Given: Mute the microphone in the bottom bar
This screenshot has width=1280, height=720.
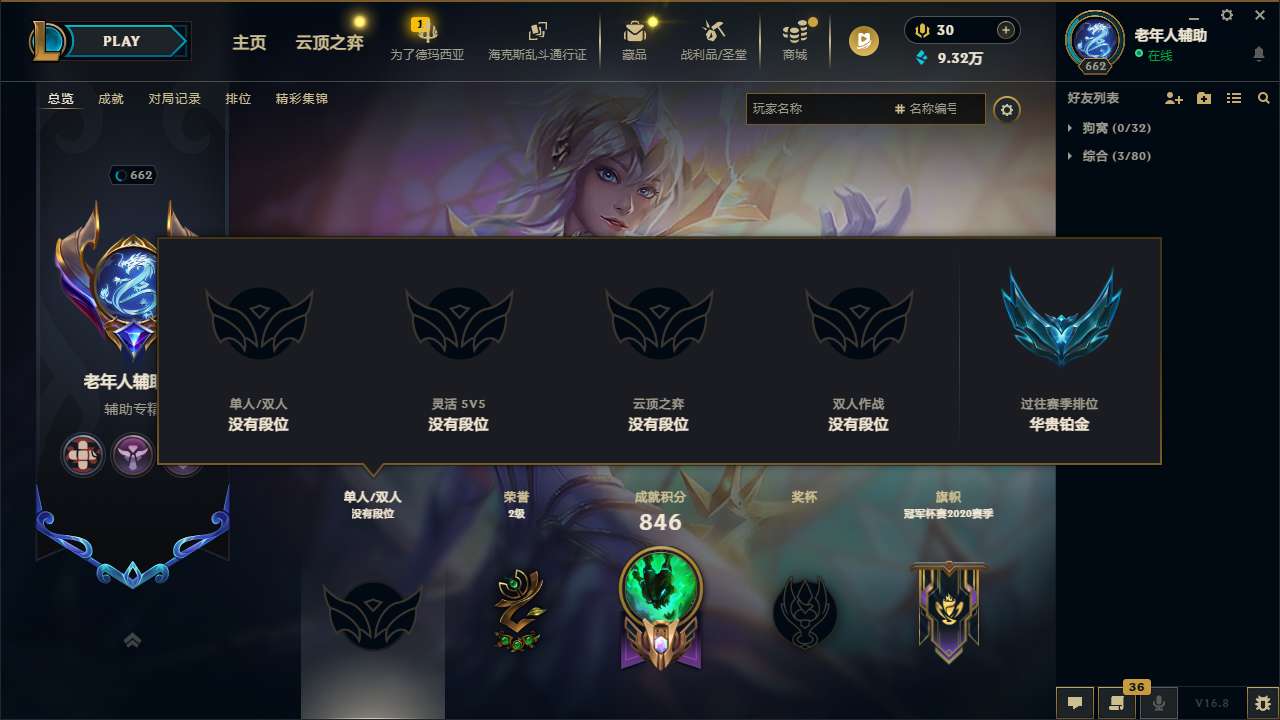Looking at the screenshot, I should (x=1159, y=703).
